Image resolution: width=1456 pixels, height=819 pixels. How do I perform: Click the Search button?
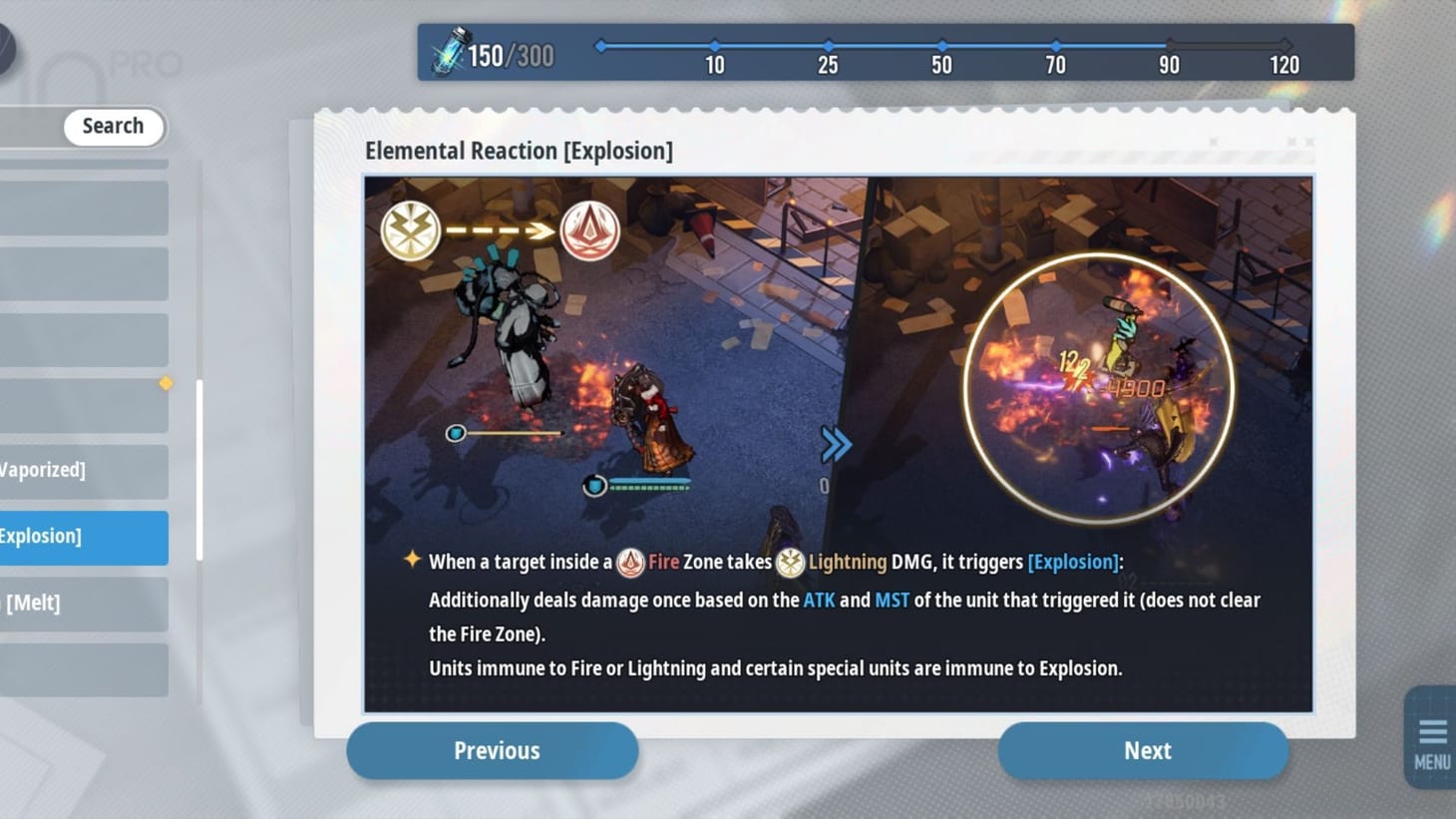(x=113, y=126)
